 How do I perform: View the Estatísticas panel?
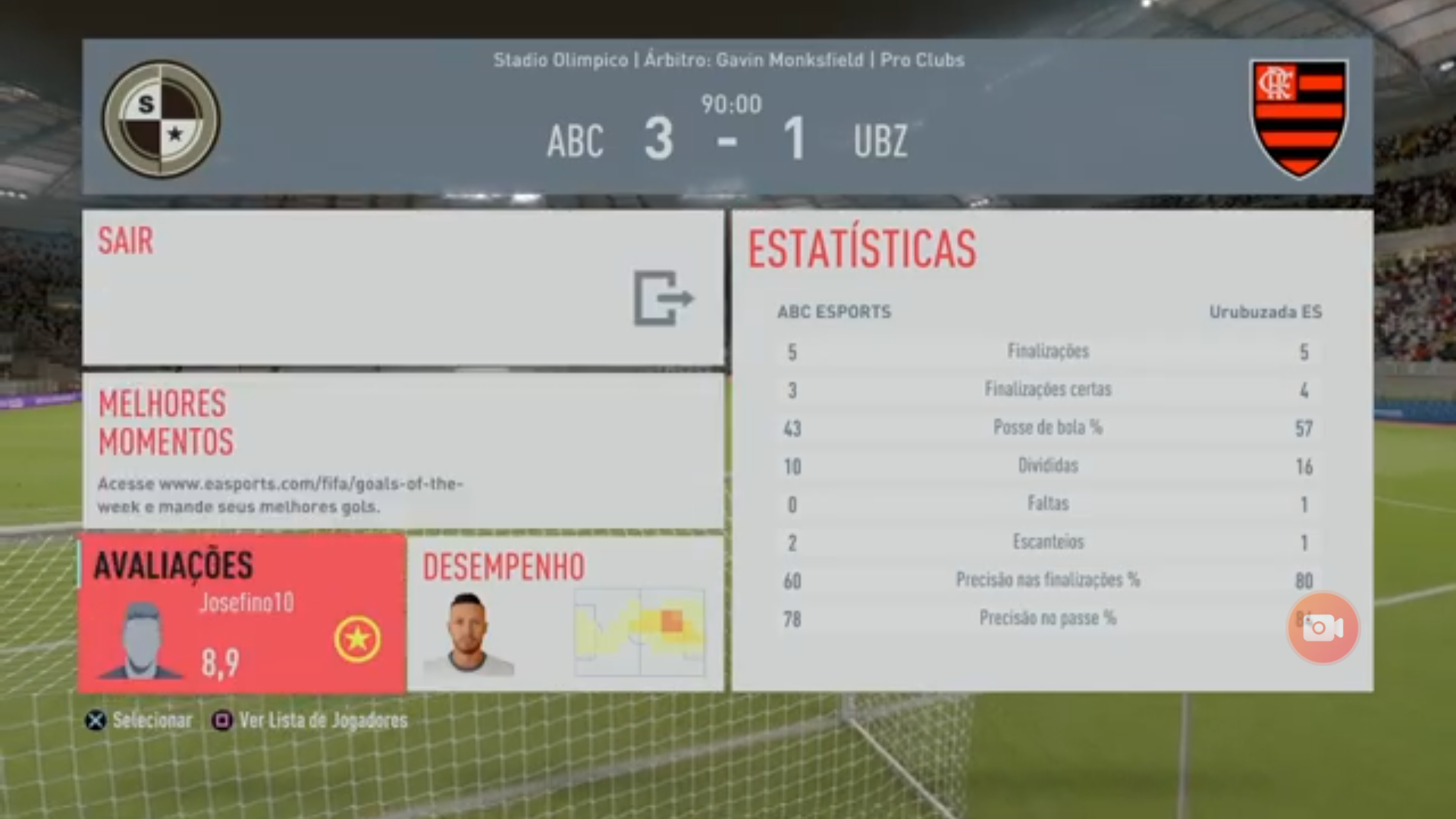tap(1052, 450)
